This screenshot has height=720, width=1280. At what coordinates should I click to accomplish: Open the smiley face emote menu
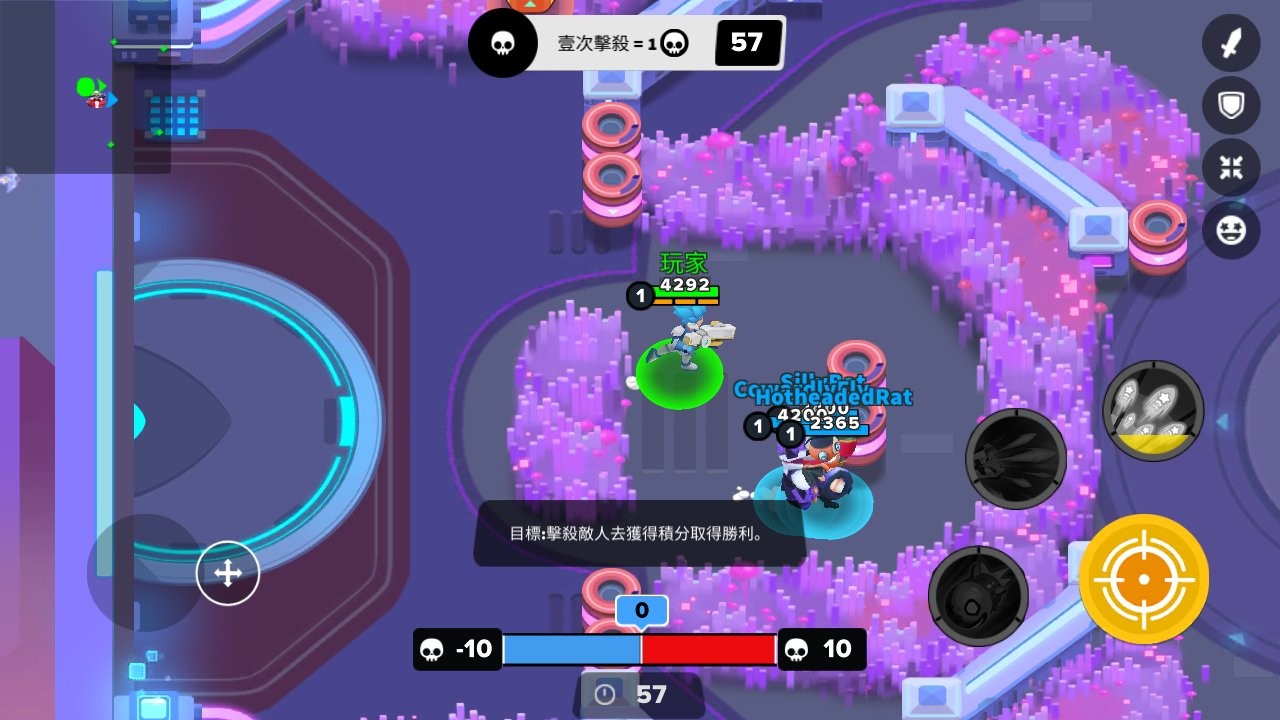(1231, 229)
